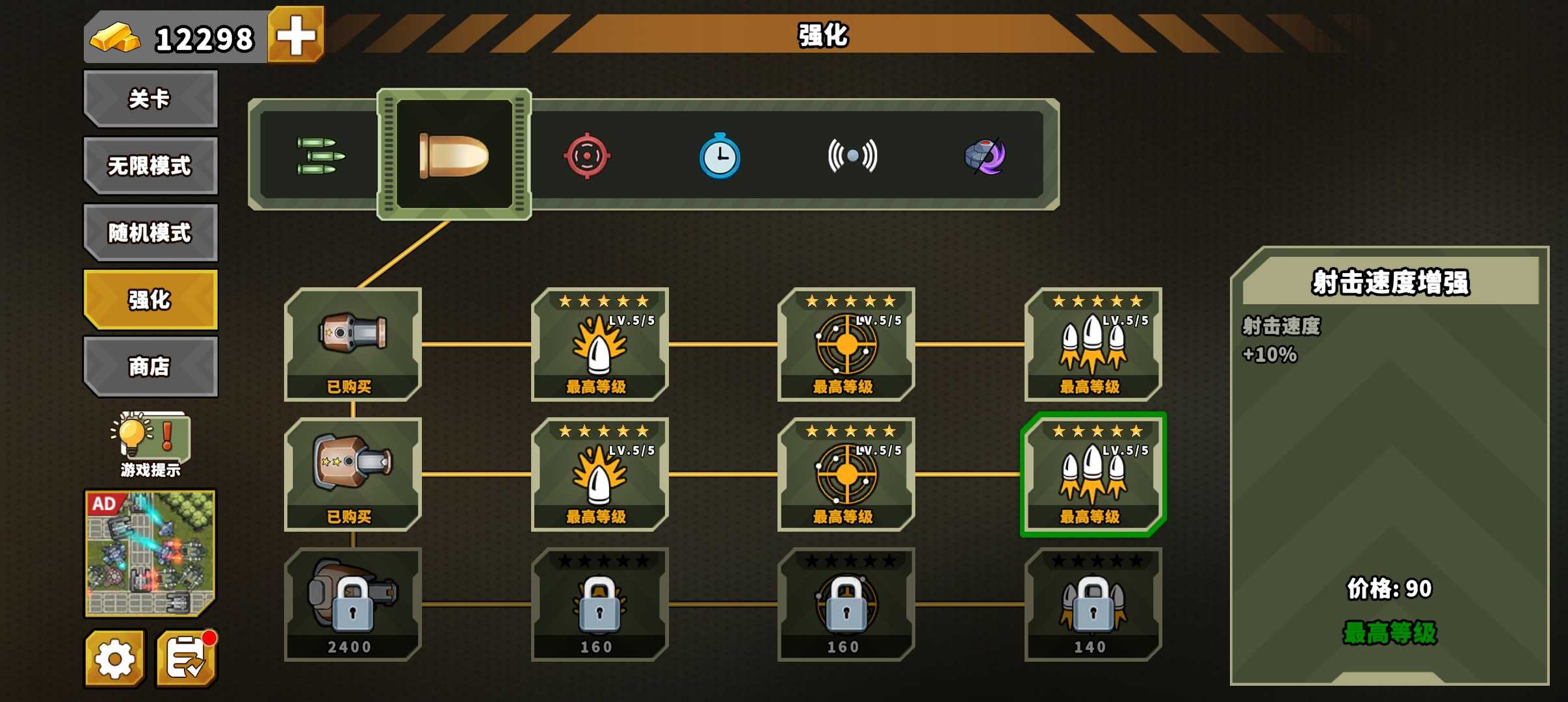
Task: Open the task checklist with red dot
Action: pyautogui.click(x=187, y=659)
